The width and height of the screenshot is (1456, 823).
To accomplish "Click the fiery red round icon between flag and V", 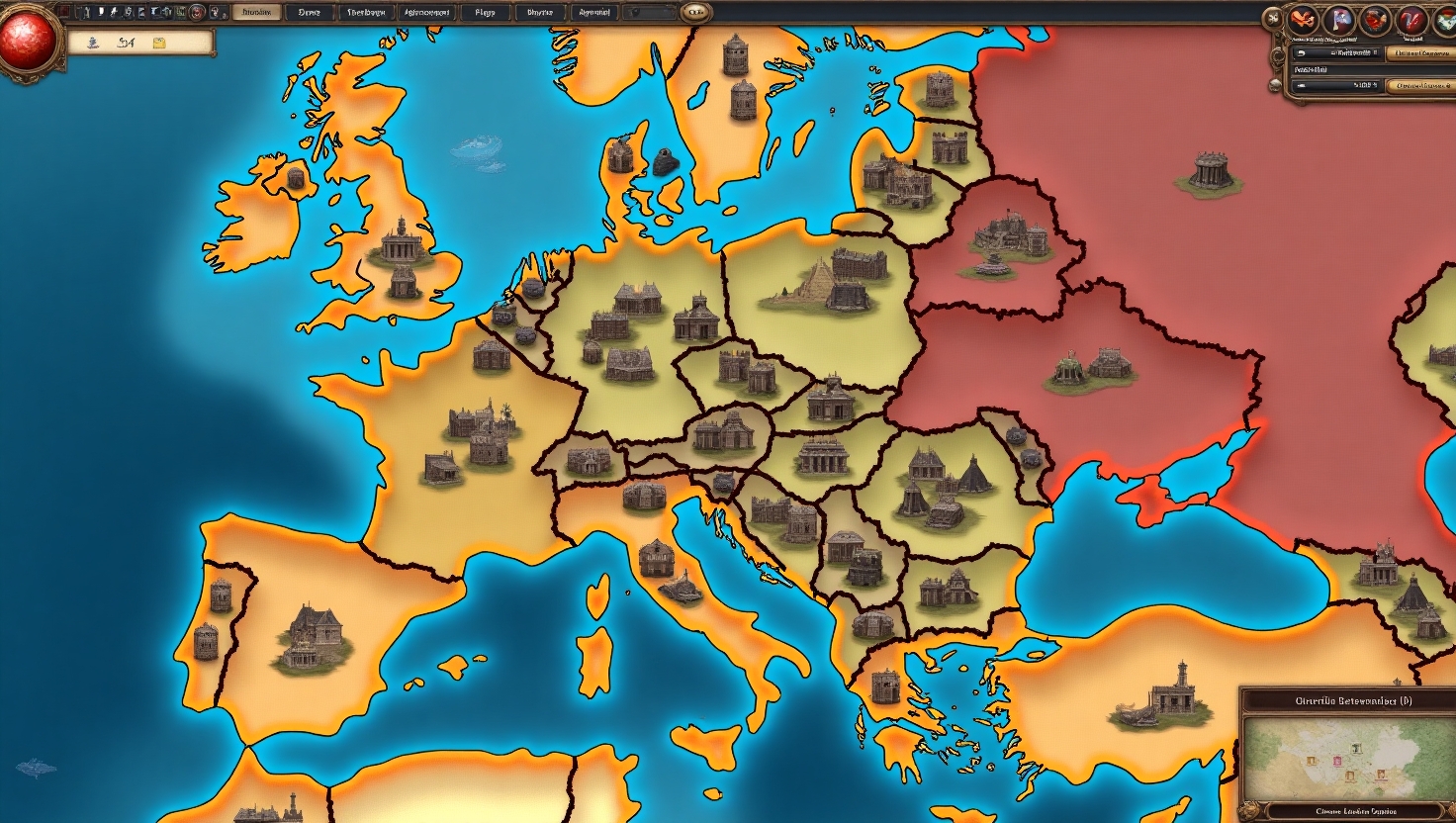I will (1376, 20).
